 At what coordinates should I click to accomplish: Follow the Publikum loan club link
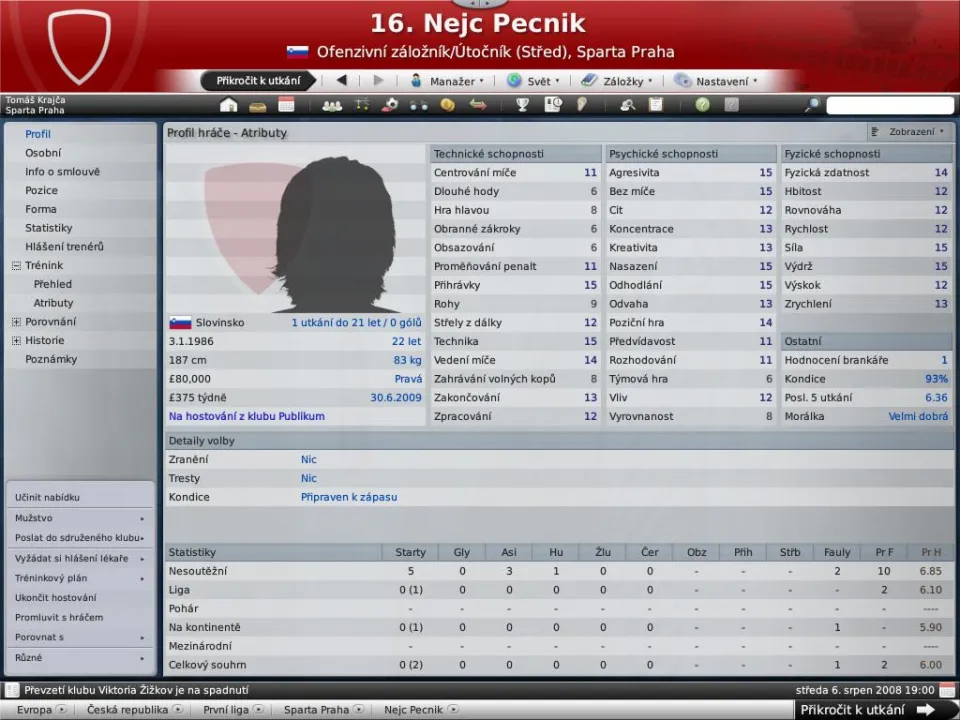pos(246,417)
